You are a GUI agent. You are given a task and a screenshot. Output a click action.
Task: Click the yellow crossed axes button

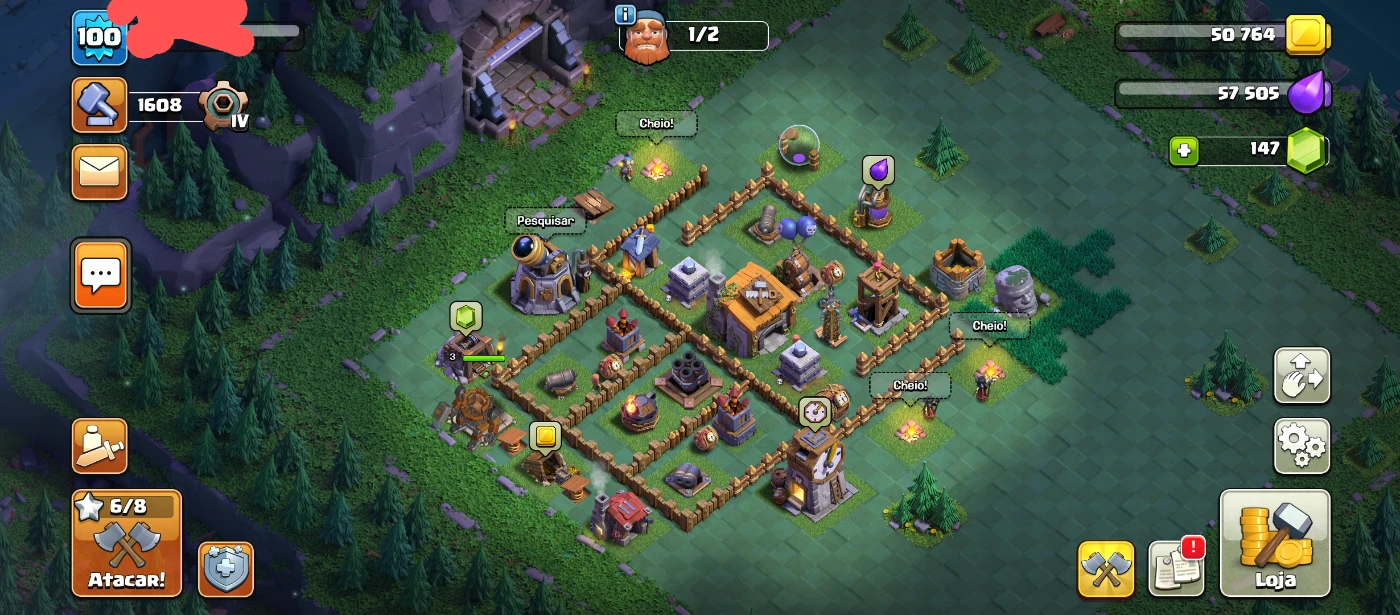point(1105,569)
